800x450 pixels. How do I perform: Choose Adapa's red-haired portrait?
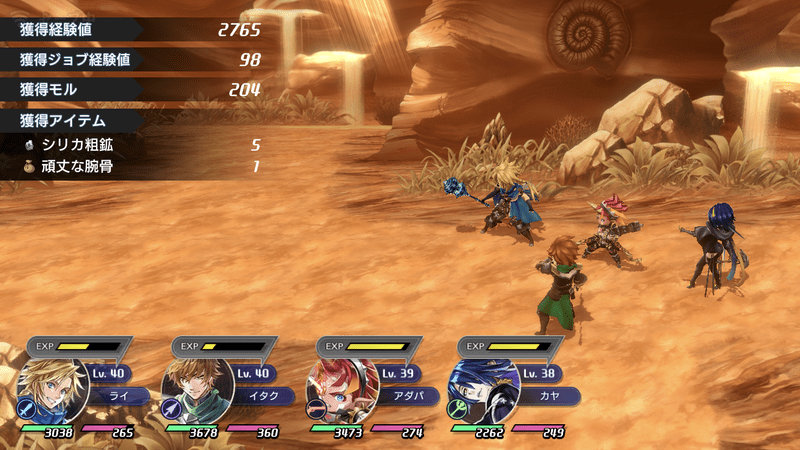click(x=342, y=390)
